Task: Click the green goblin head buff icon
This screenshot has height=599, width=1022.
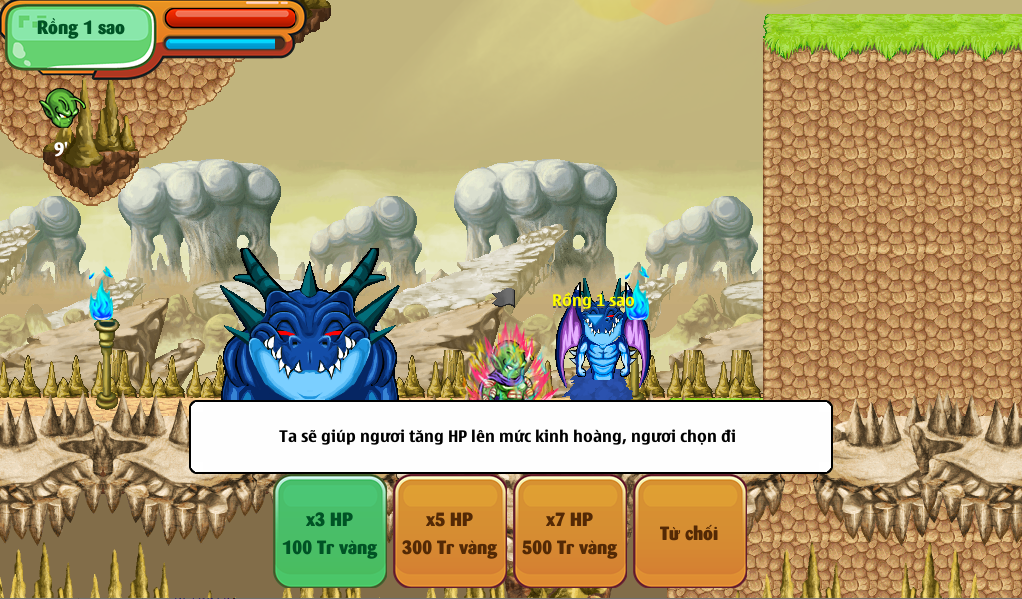Action: [61, 107]
